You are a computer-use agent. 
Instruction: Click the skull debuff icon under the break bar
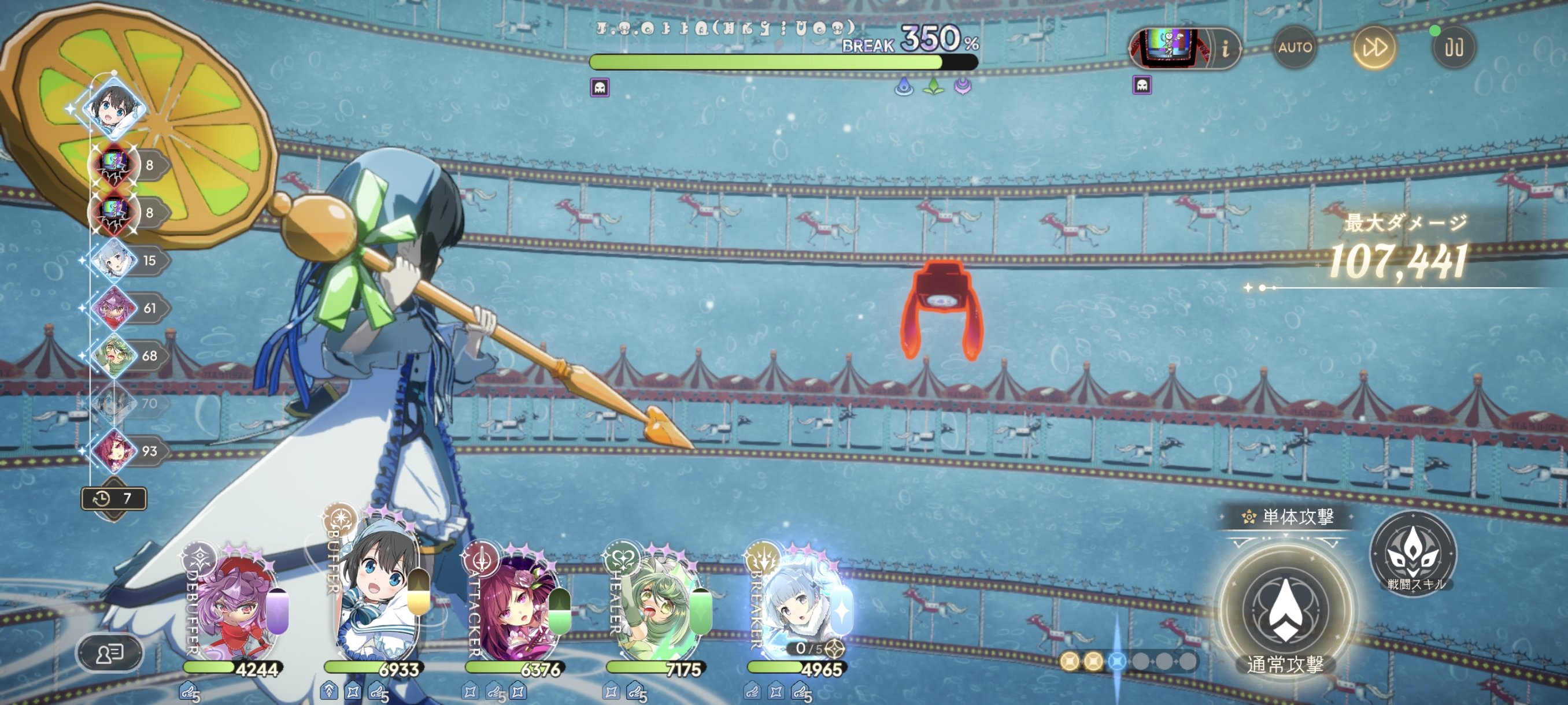coord(600,88)
